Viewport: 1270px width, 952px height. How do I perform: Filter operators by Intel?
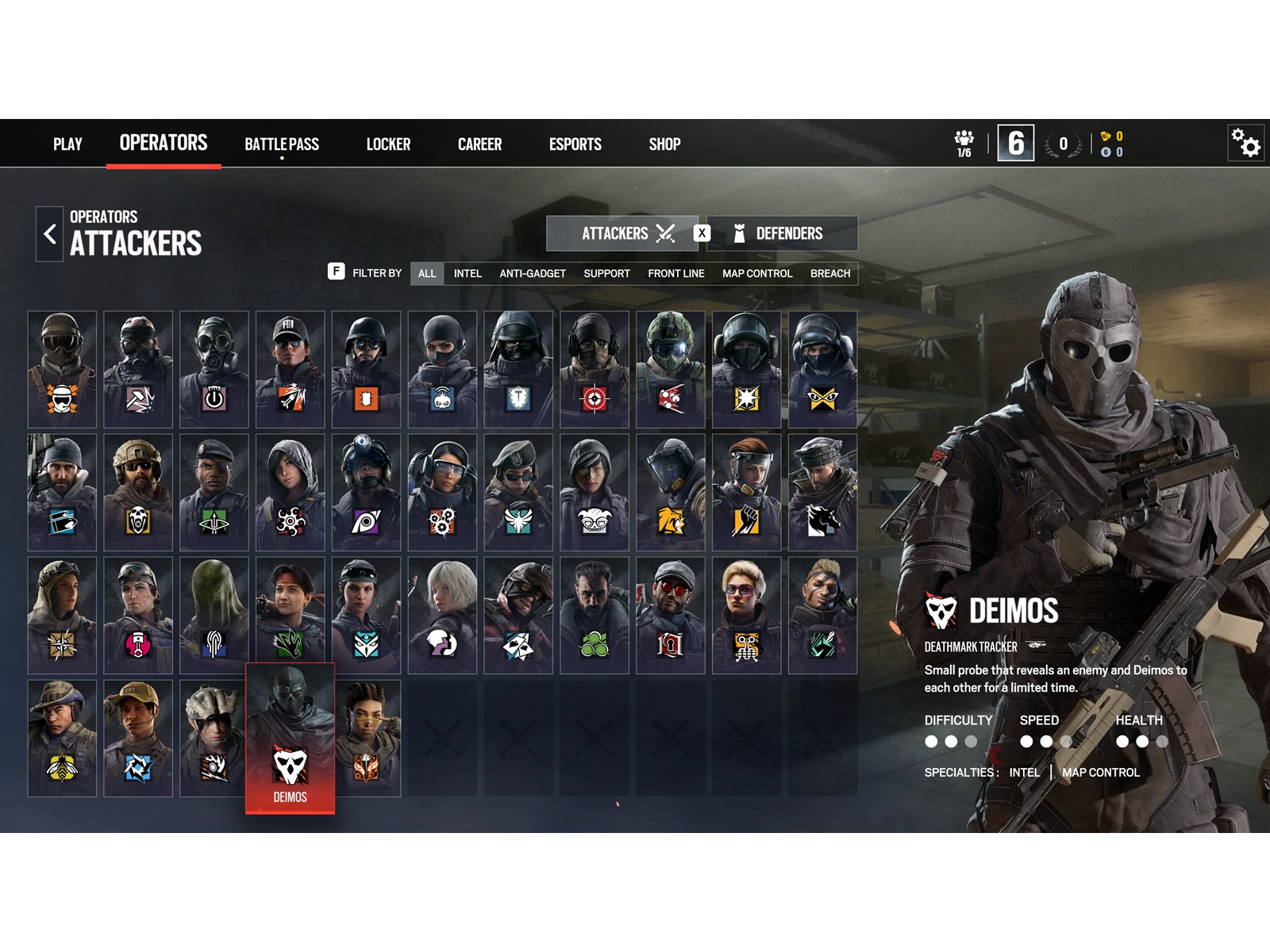coord(468,274)
